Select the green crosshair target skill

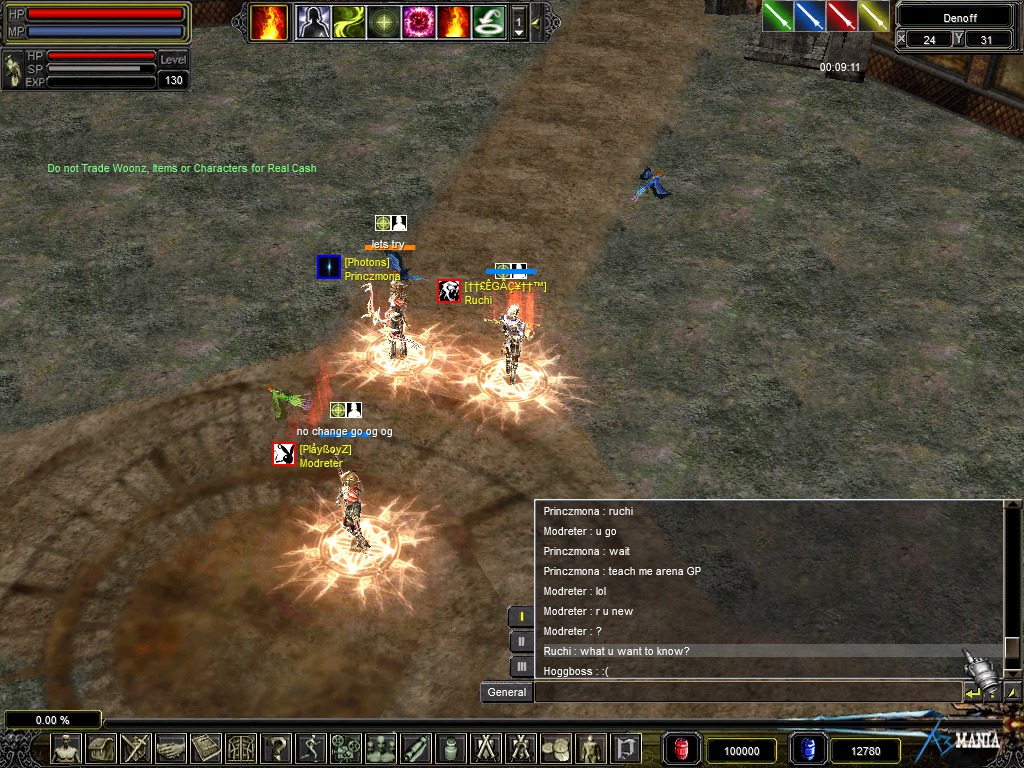coord(384,22)
